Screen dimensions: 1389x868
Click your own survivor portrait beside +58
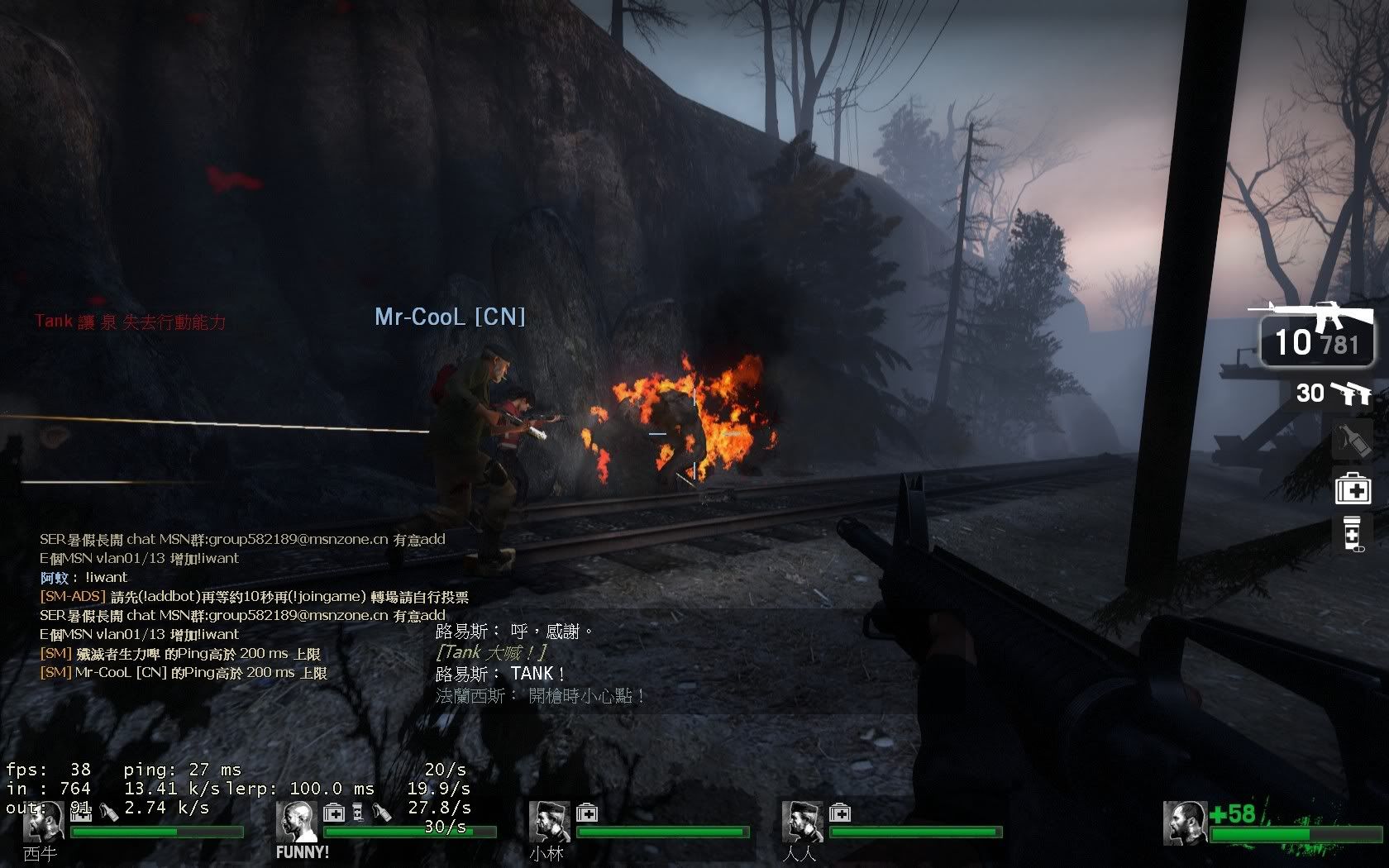pos(1184,823)
